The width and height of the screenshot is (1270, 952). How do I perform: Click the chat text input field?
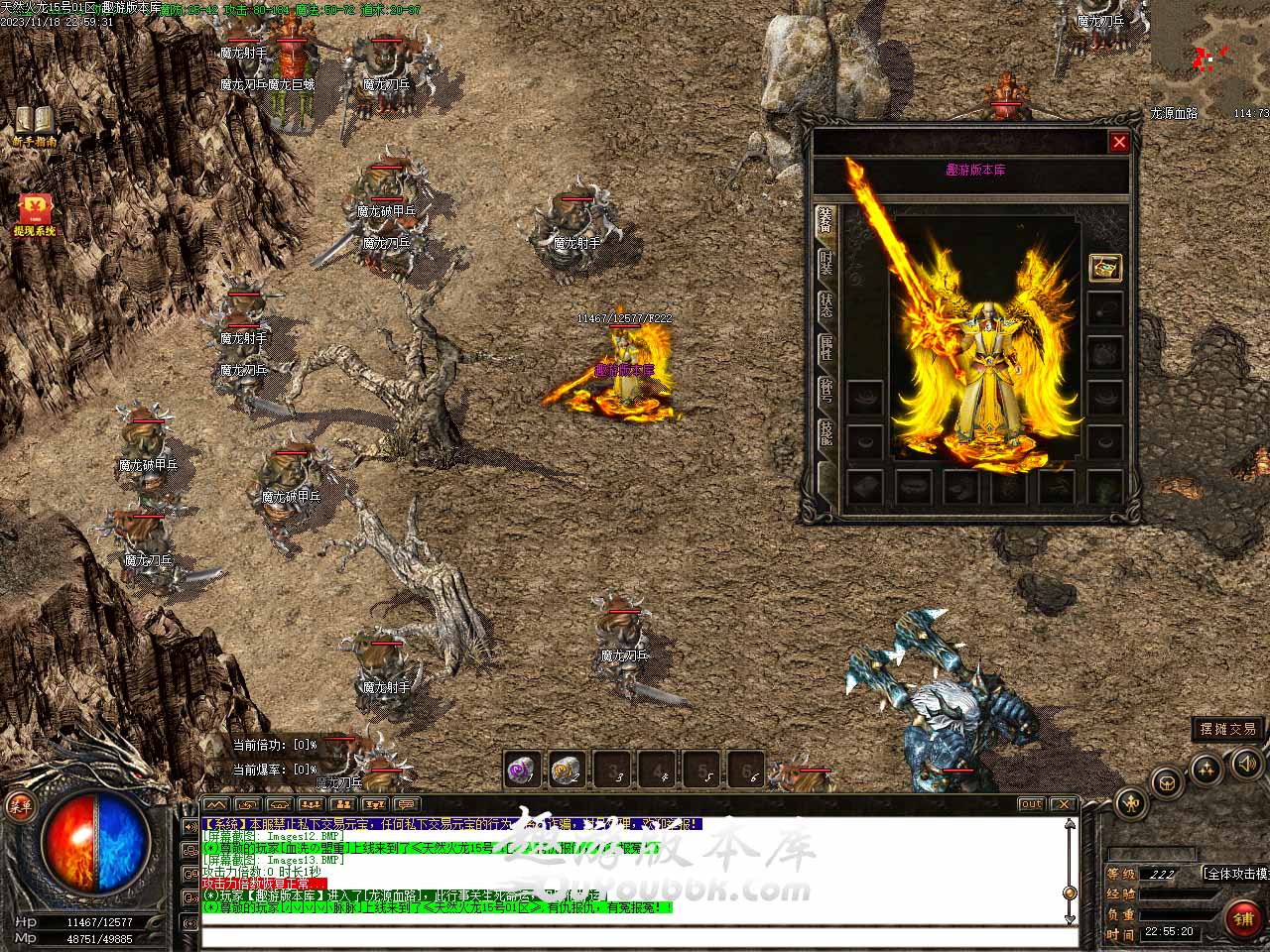[635, 937]
